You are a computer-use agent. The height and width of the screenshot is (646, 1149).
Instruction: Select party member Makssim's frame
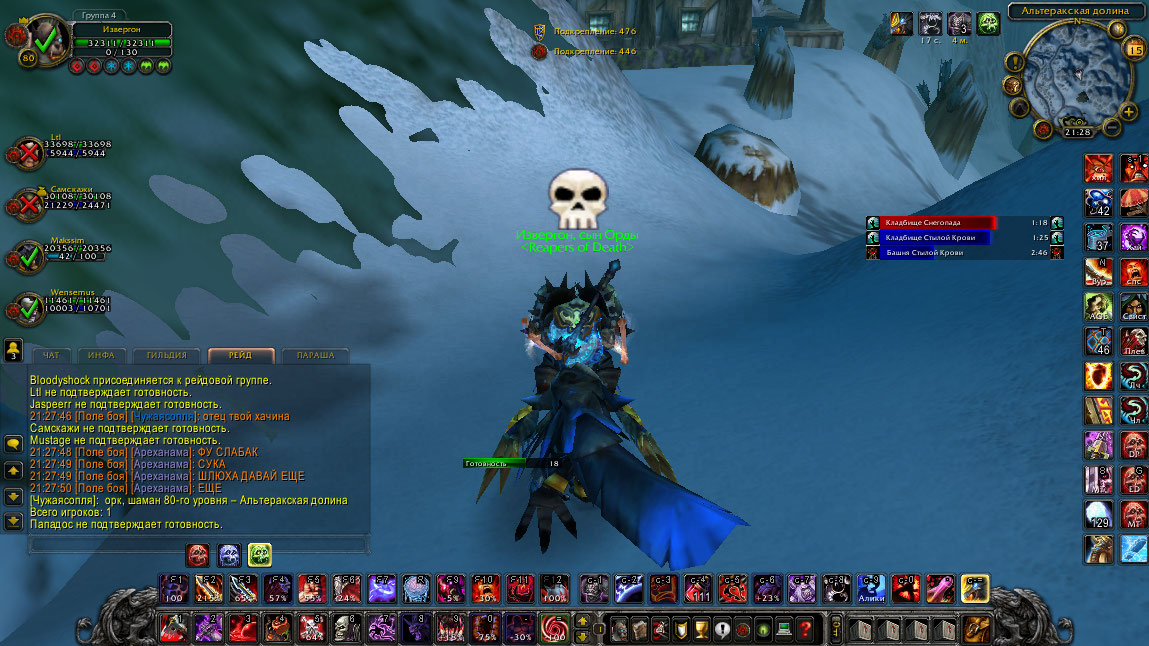[60, 252]
